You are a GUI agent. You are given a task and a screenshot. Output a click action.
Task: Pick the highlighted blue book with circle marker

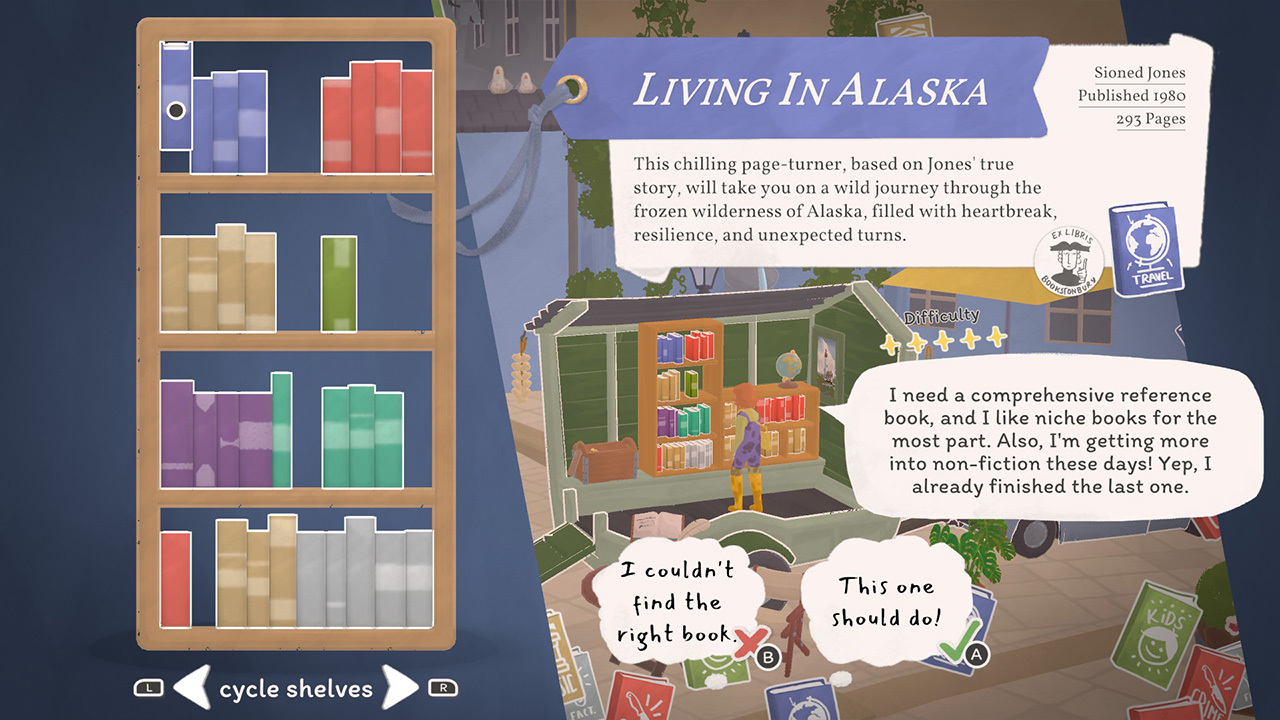pos(176,98)
